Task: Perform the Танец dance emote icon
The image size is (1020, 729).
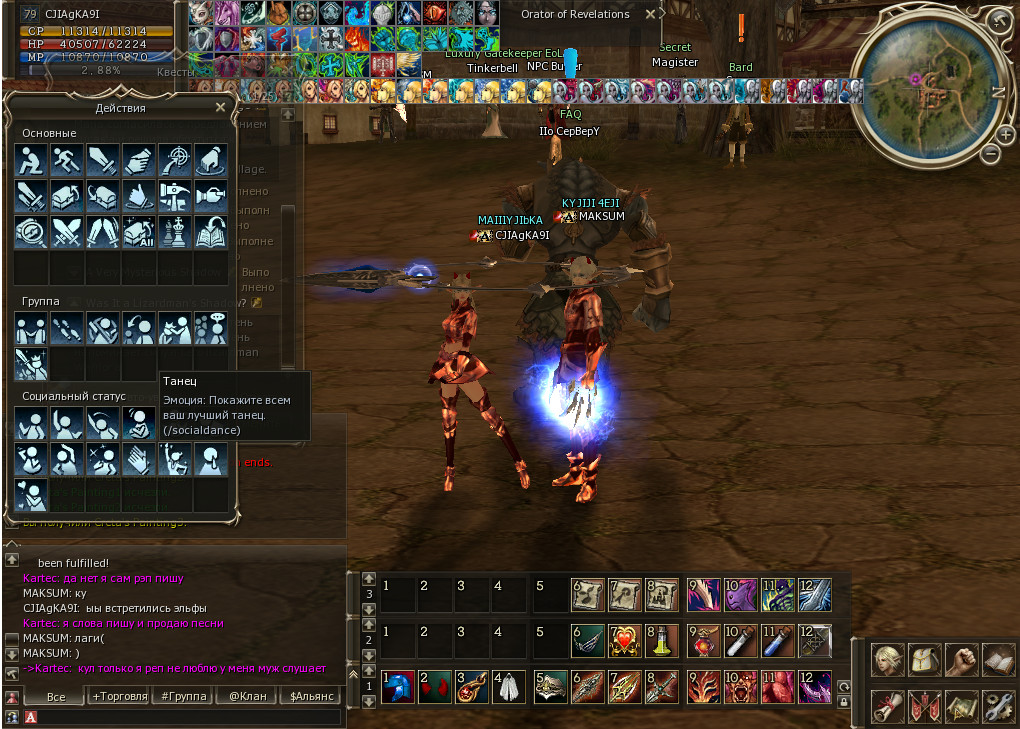Action: 139,423
